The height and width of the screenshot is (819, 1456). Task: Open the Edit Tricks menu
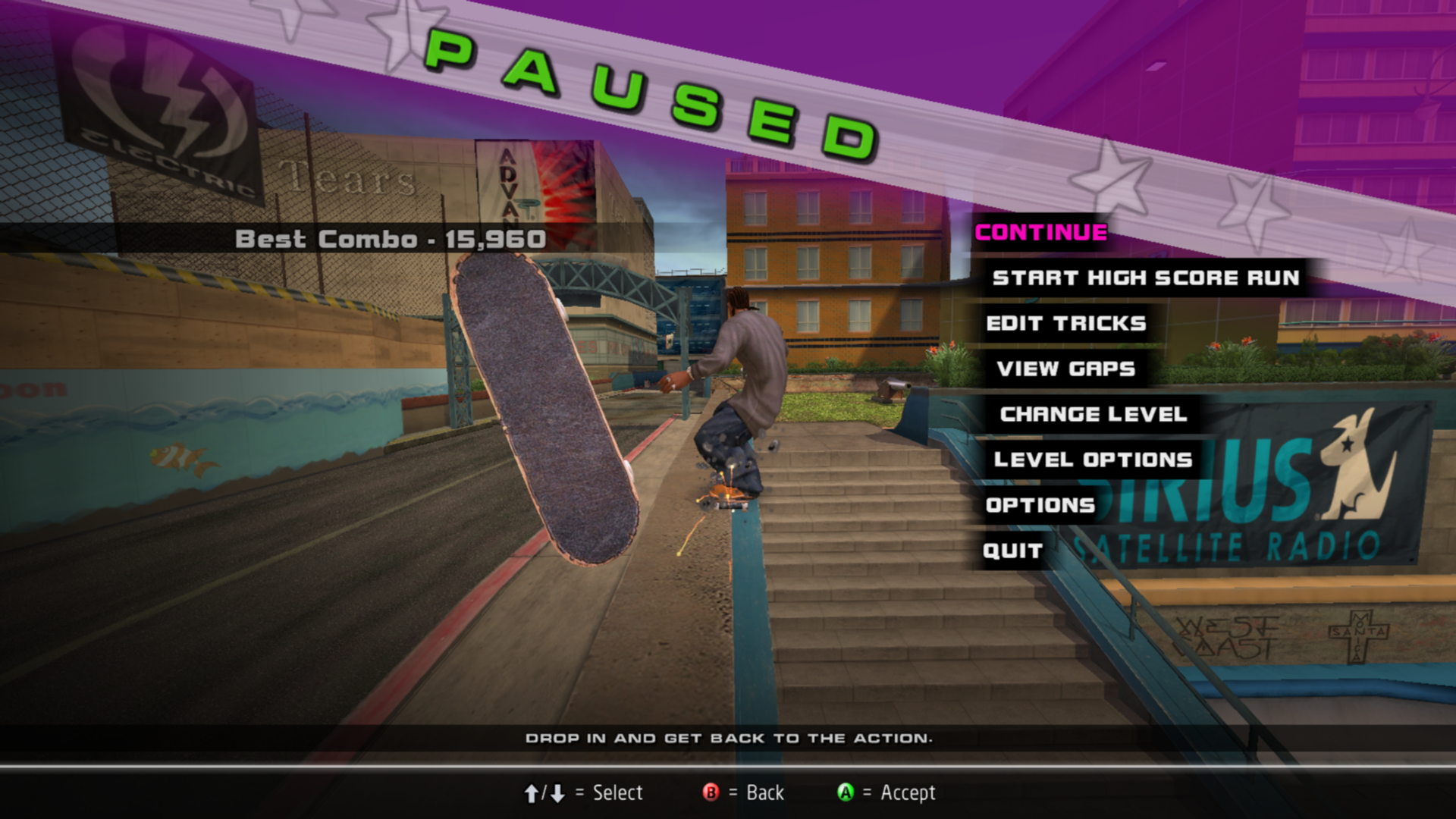(x=1065, y=324)
